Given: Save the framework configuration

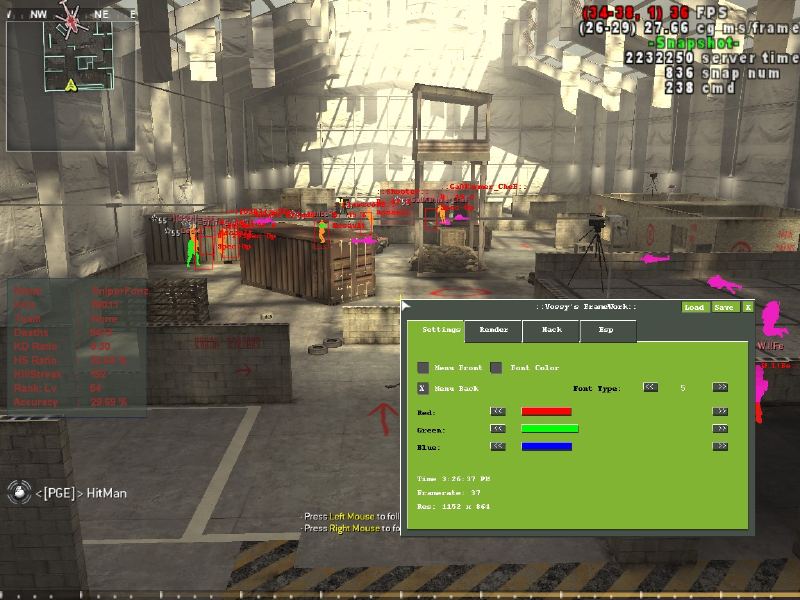Looking at the screenshot, I should (723, 308).
